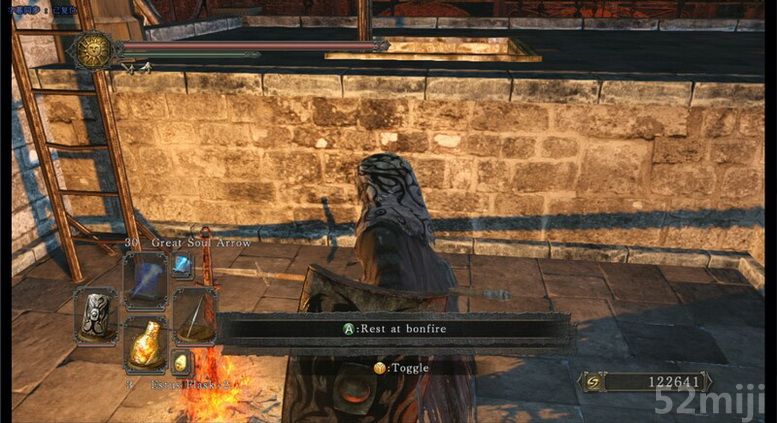Pick the small next-spell slot

[x=182, y=265]
